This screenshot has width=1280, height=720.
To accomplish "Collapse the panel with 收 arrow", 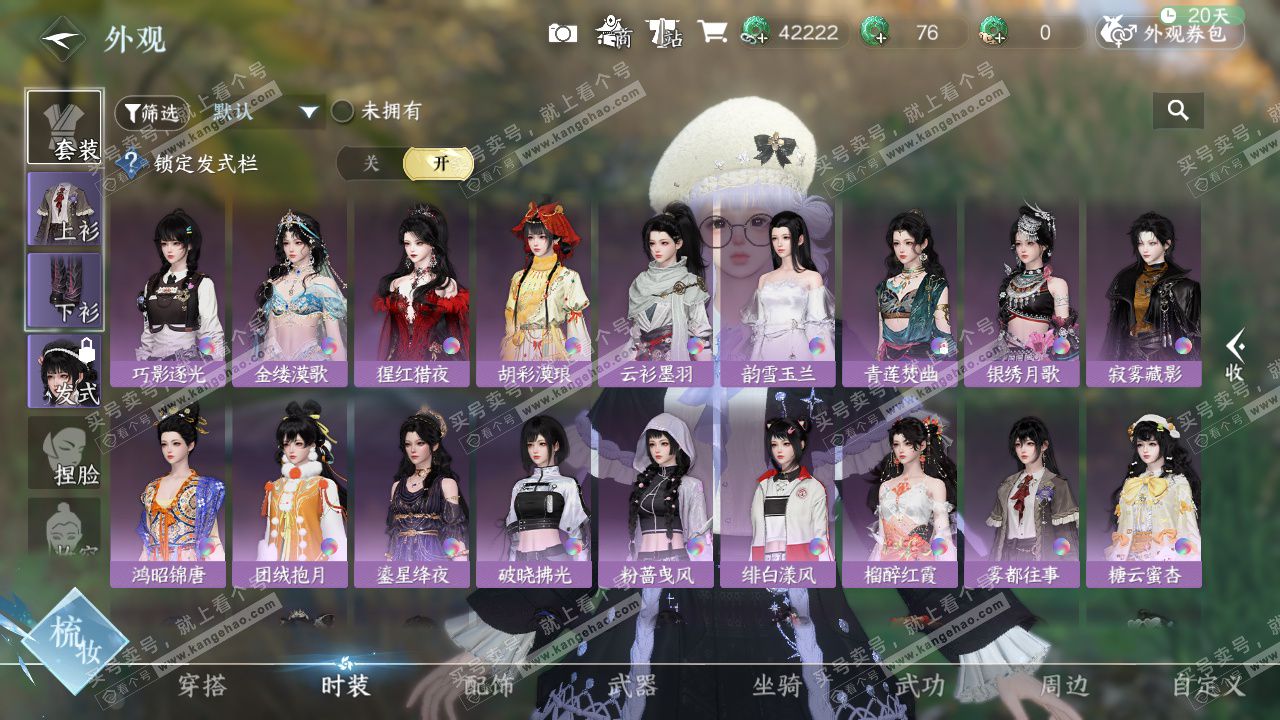I will point(1236,356).
